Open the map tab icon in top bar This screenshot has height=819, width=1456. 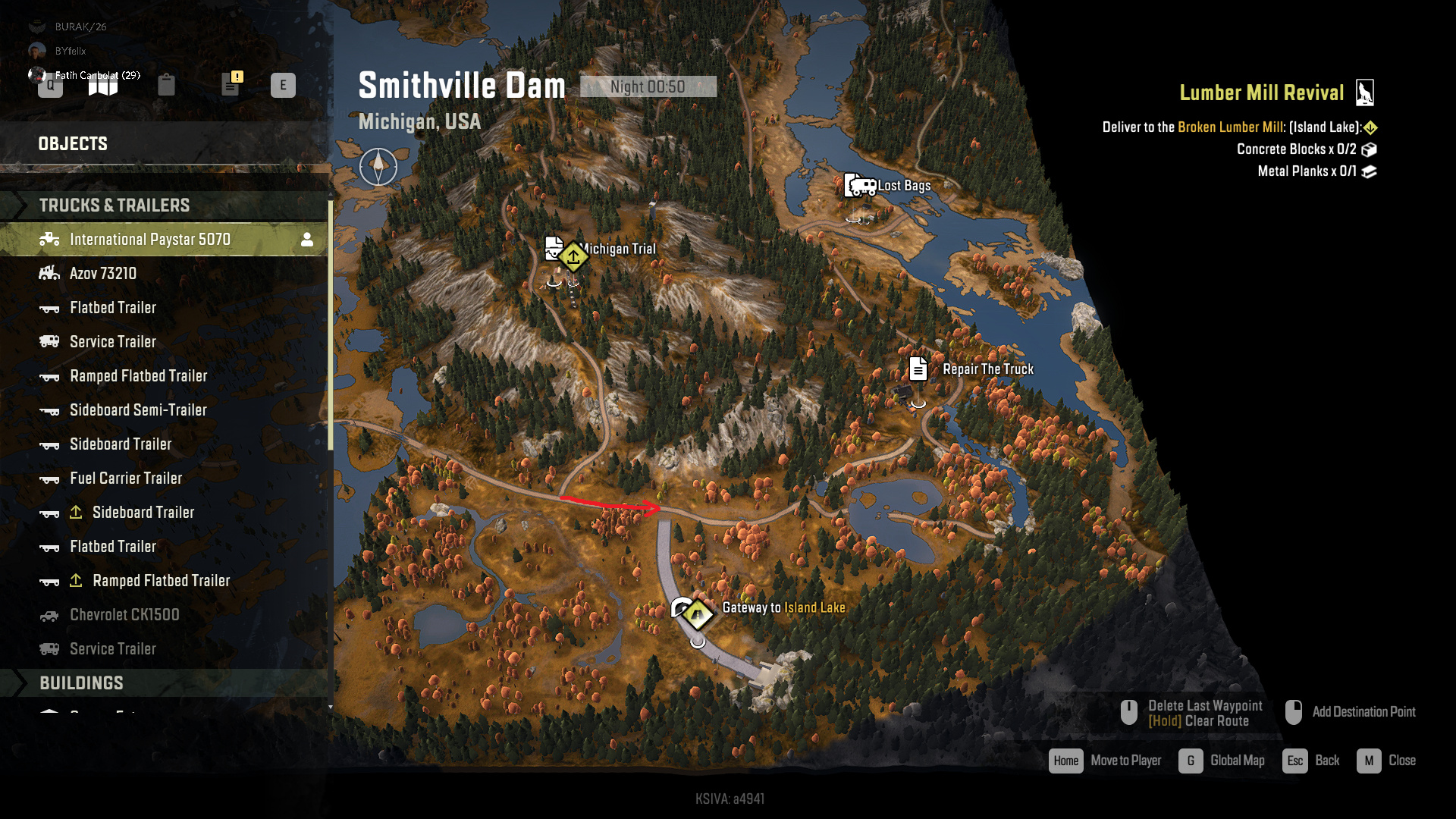pos(104,84)
